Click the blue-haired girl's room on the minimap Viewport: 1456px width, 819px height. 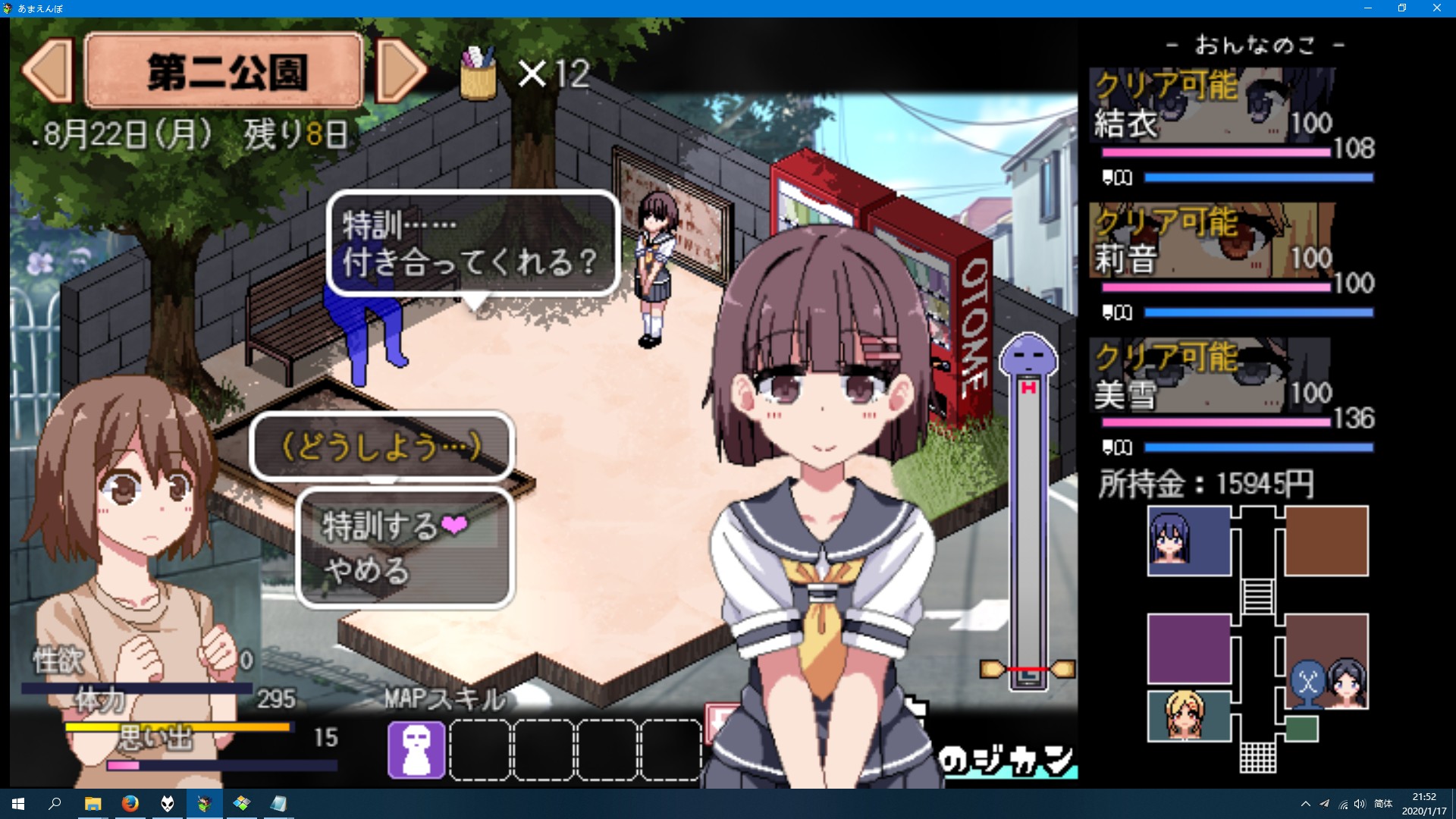(1188, 541)
